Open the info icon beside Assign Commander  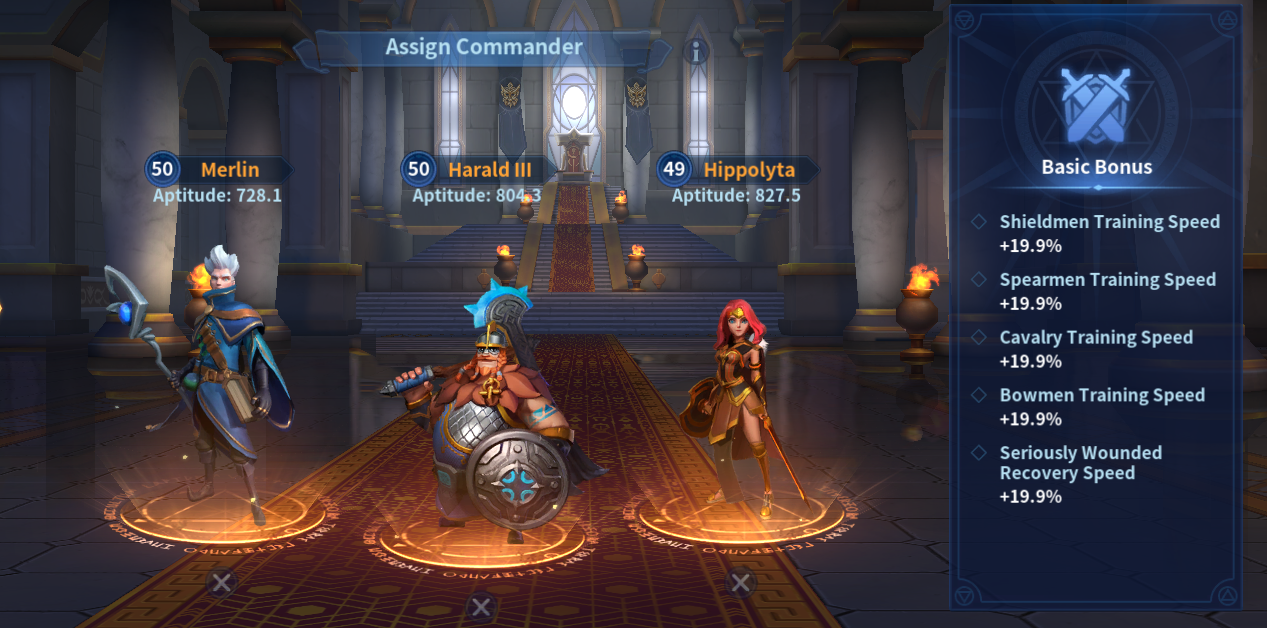[x=696, y=52]
